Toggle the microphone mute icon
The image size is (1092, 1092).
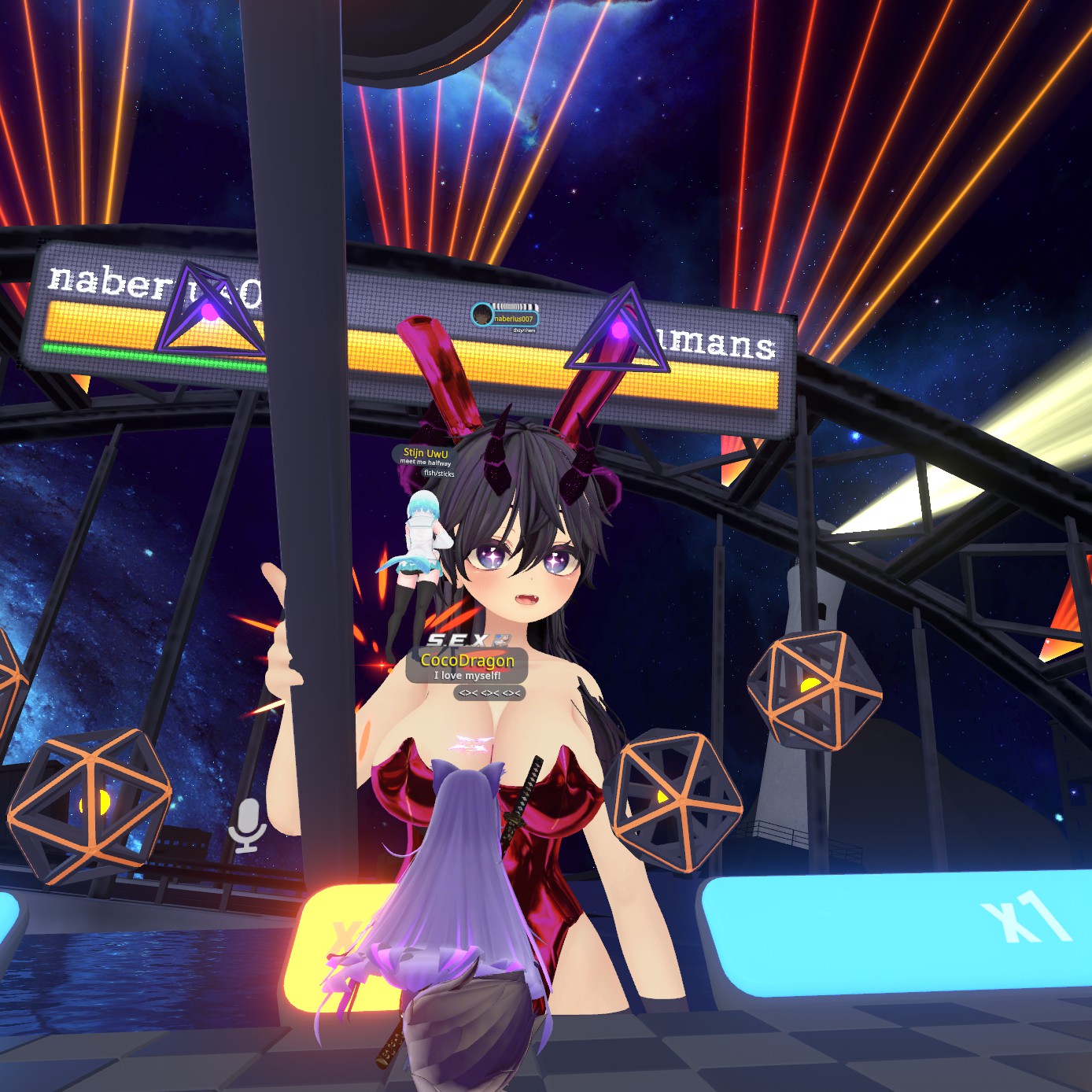(247, 825)
